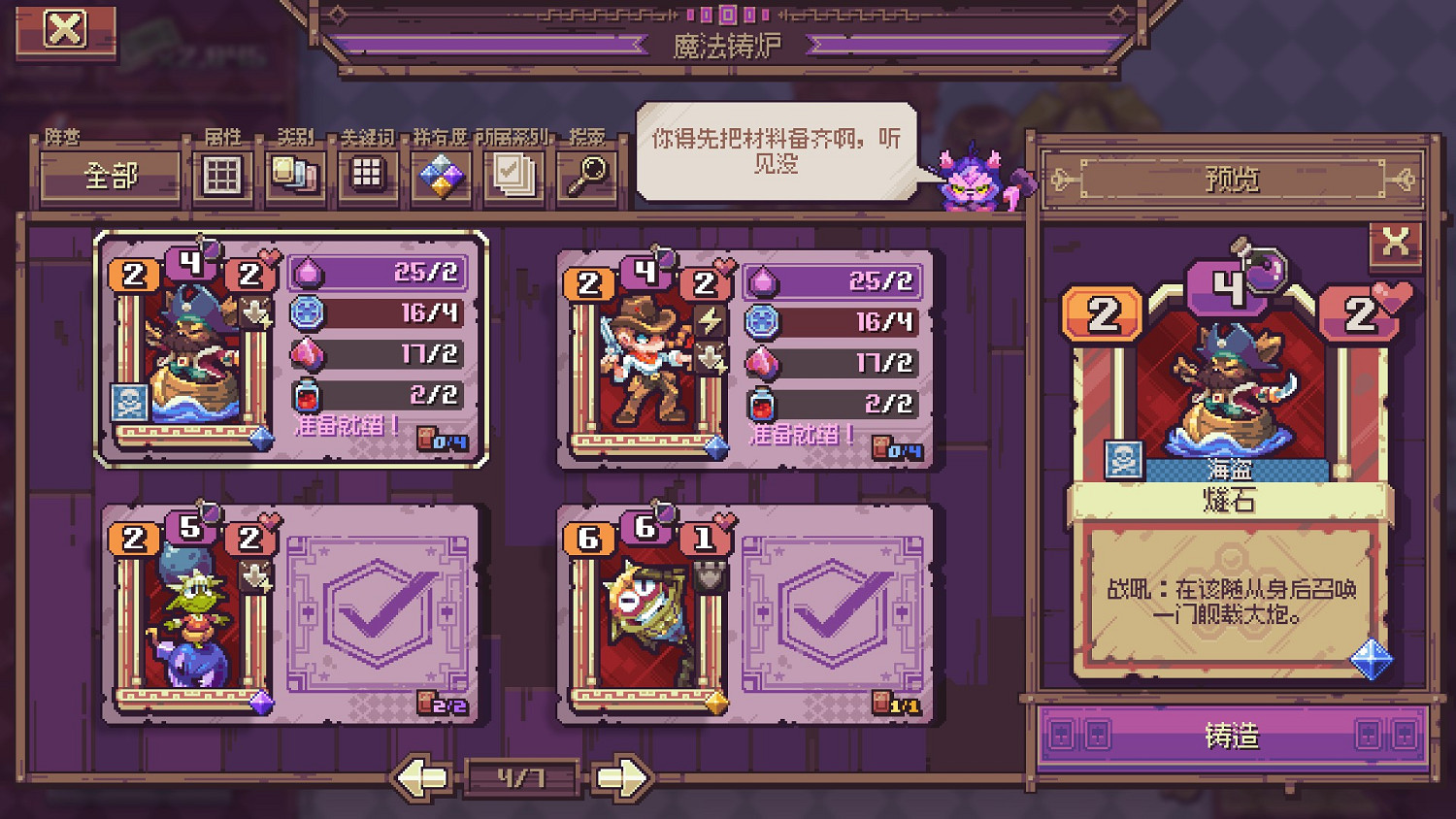Open the 关键词 keyword filter icon

(367, 177)
